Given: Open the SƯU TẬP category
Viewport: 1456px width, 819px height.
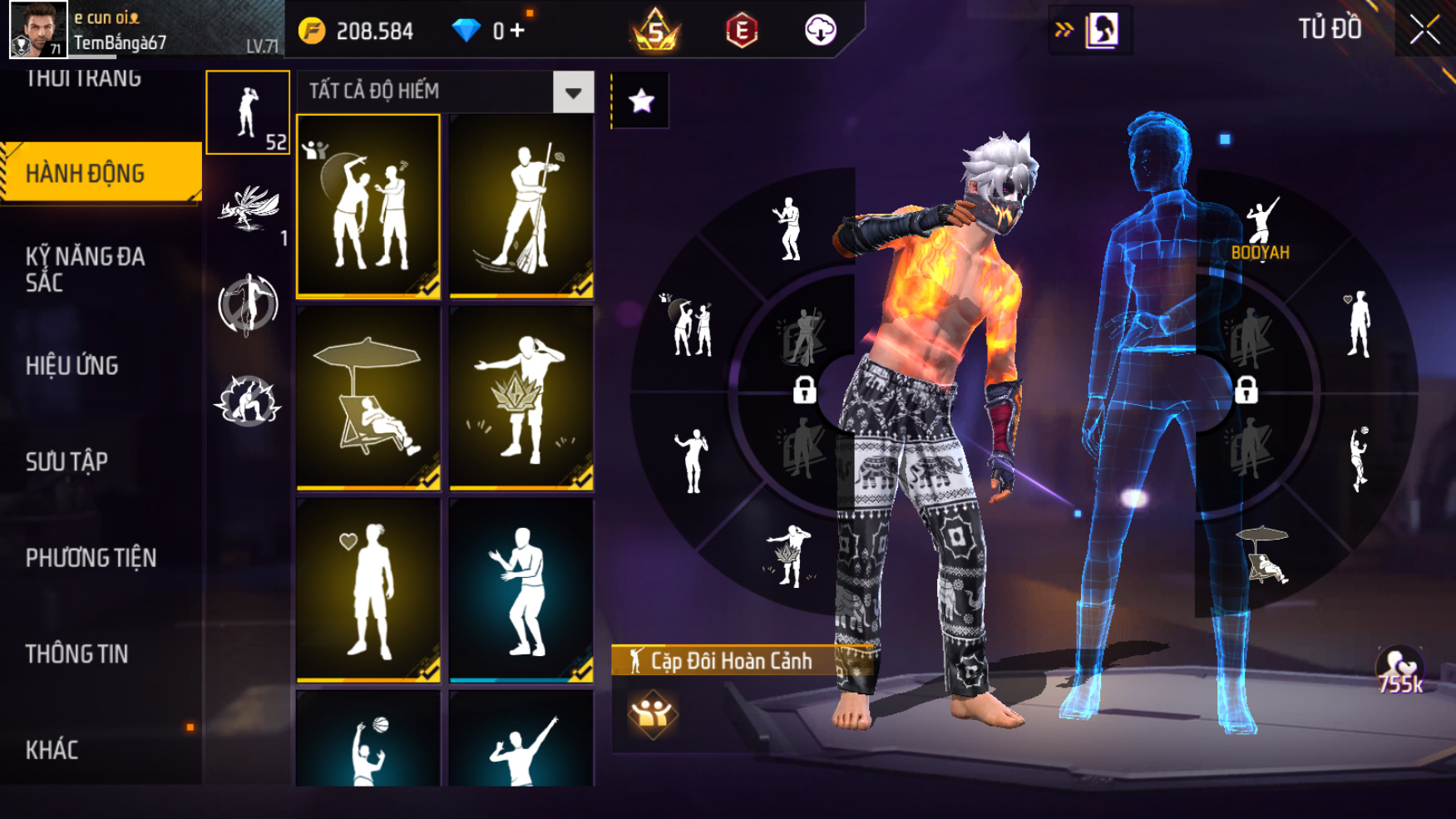Looking at the screenshot, I should pos(67,461).
